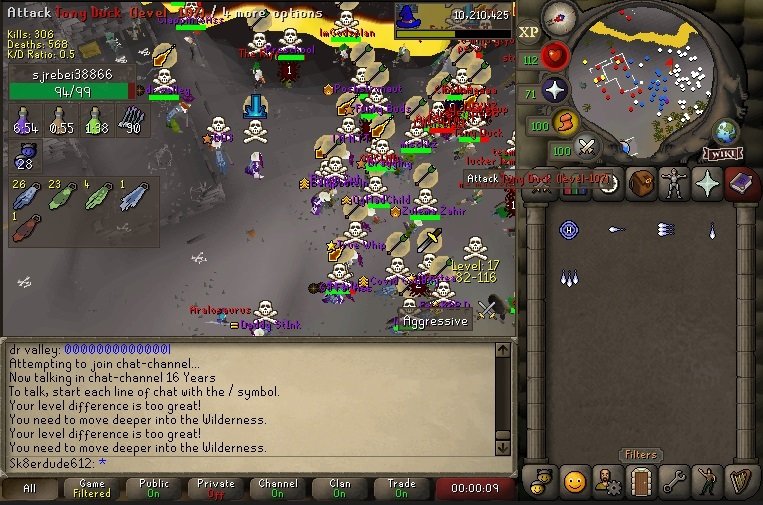This screenshot has width=763, height=505.
Task: Open the spellbook Filters button
Action: [x=640, y=455]
